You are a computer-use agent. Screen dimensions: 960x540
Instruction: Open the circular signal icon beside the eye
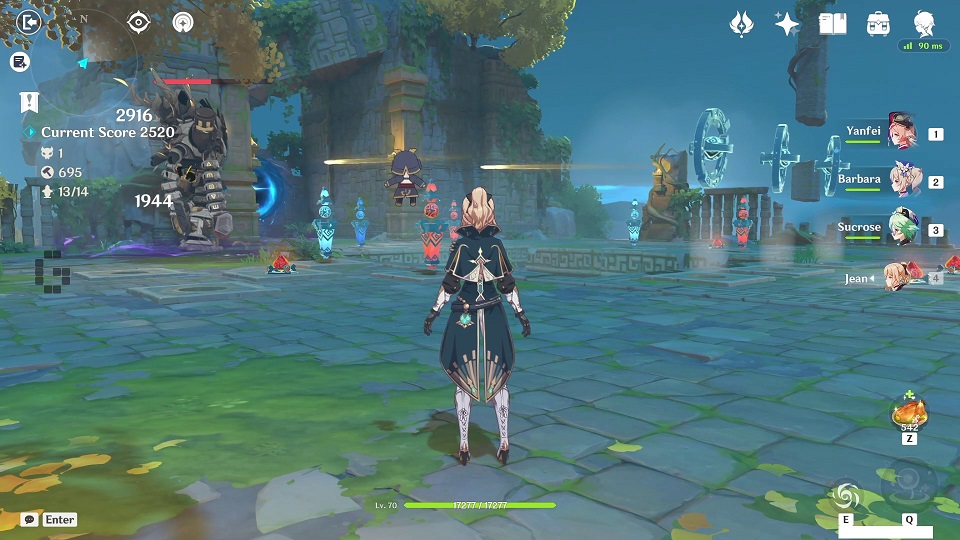pos(183,22)
